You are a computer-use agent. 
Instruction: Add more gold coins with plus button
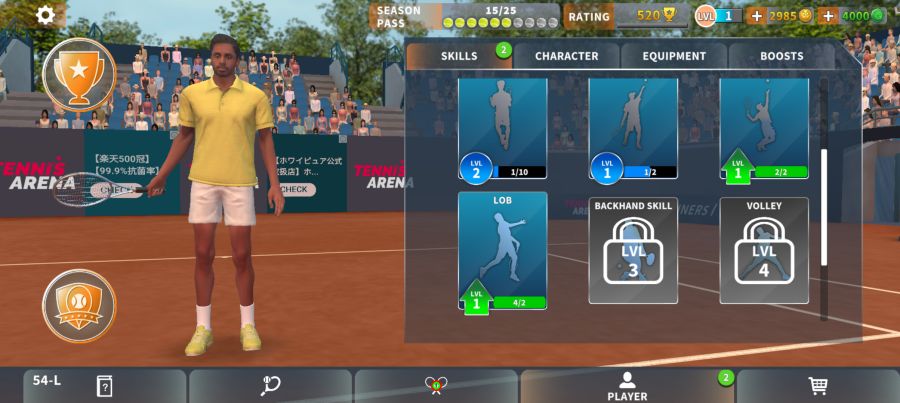pos(756,16)
